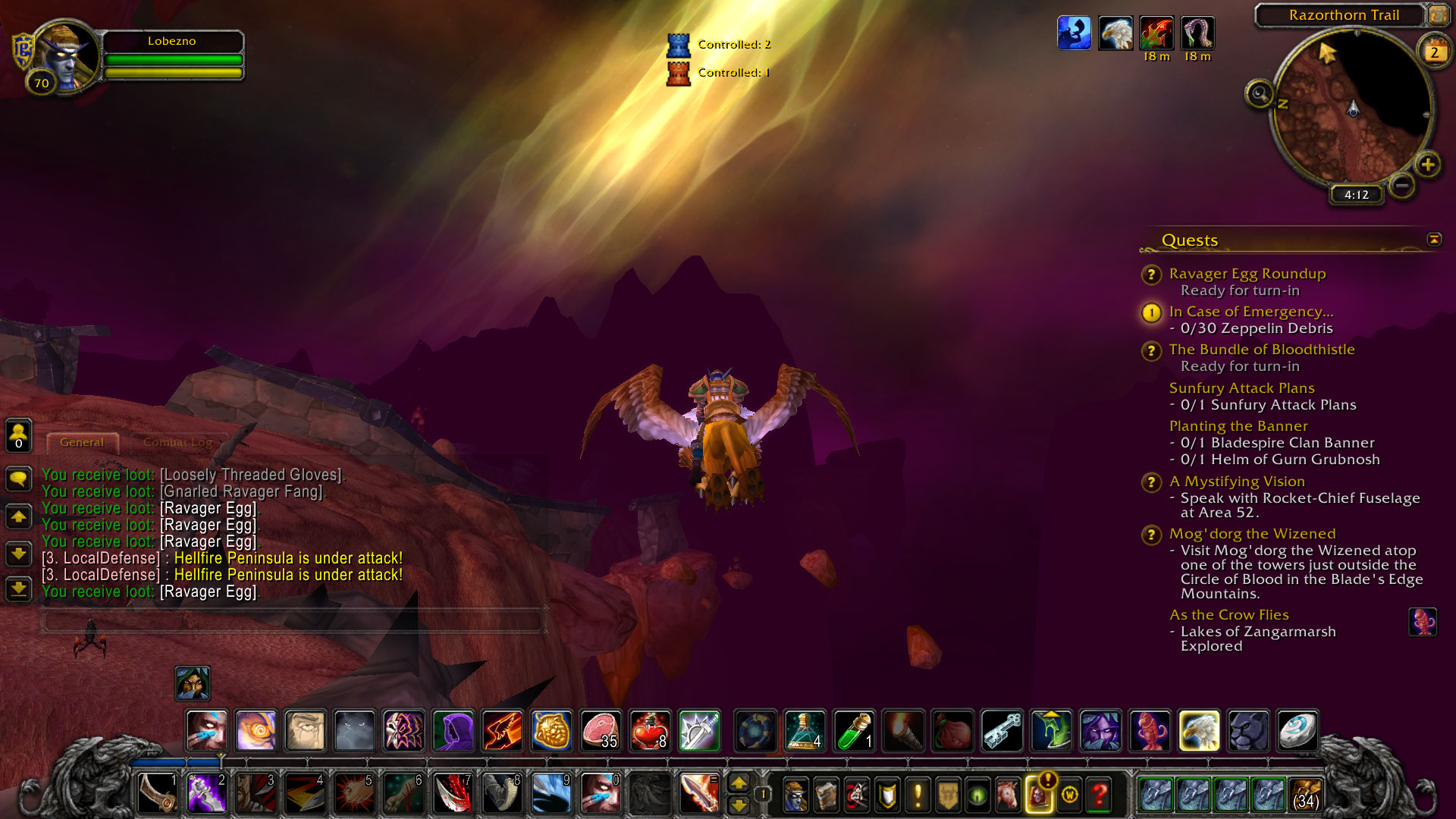
Task: Activate the white gryphon mount icon
Action: click(x=1199, y=730)
